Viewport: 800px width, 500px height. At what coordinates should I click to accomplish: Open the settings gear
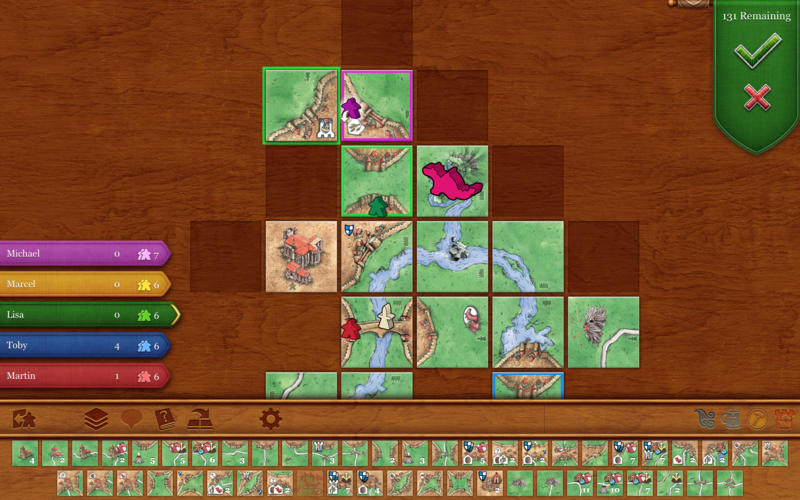click(270, 419)
